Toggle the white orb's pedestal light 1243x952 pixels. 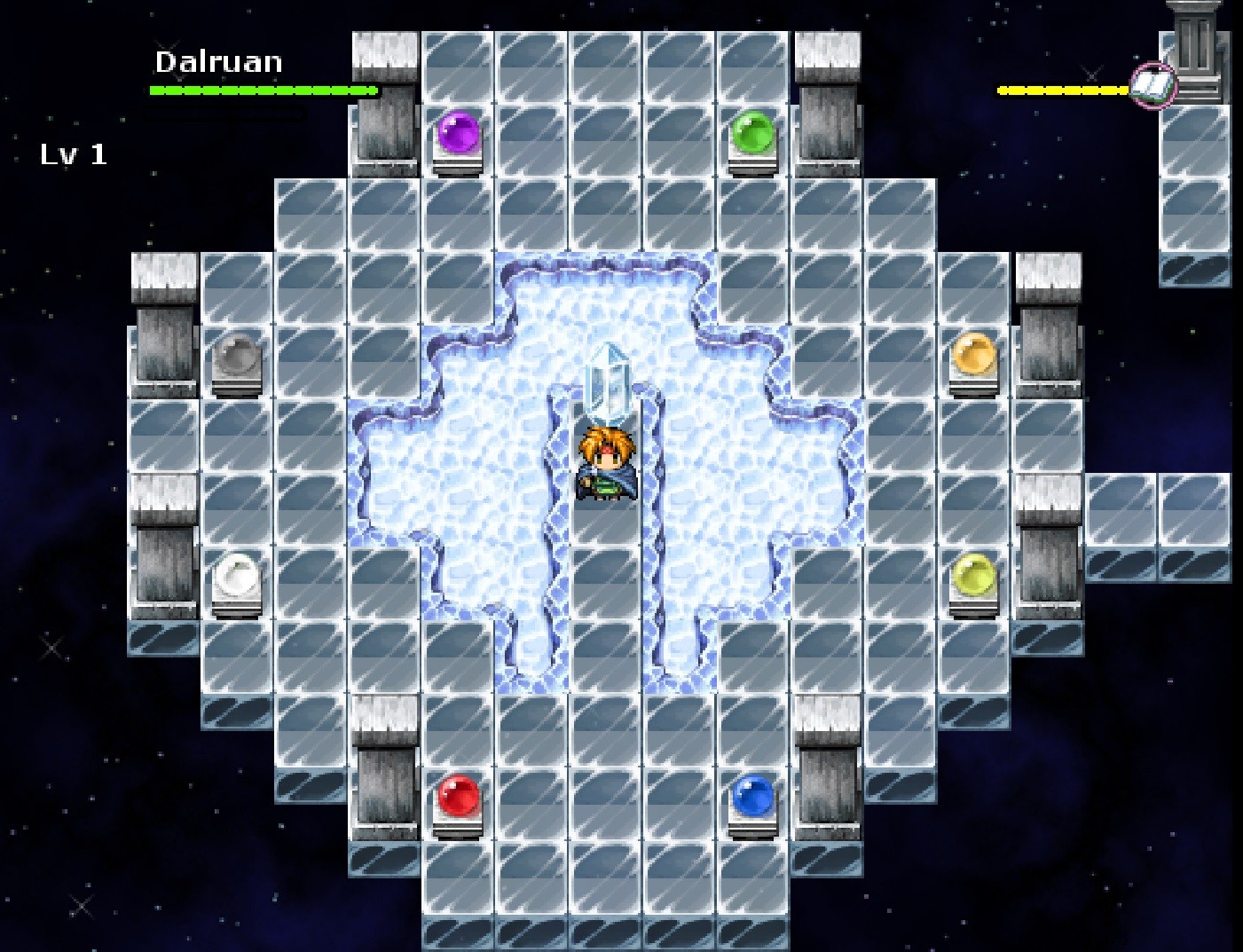(235, 608)
